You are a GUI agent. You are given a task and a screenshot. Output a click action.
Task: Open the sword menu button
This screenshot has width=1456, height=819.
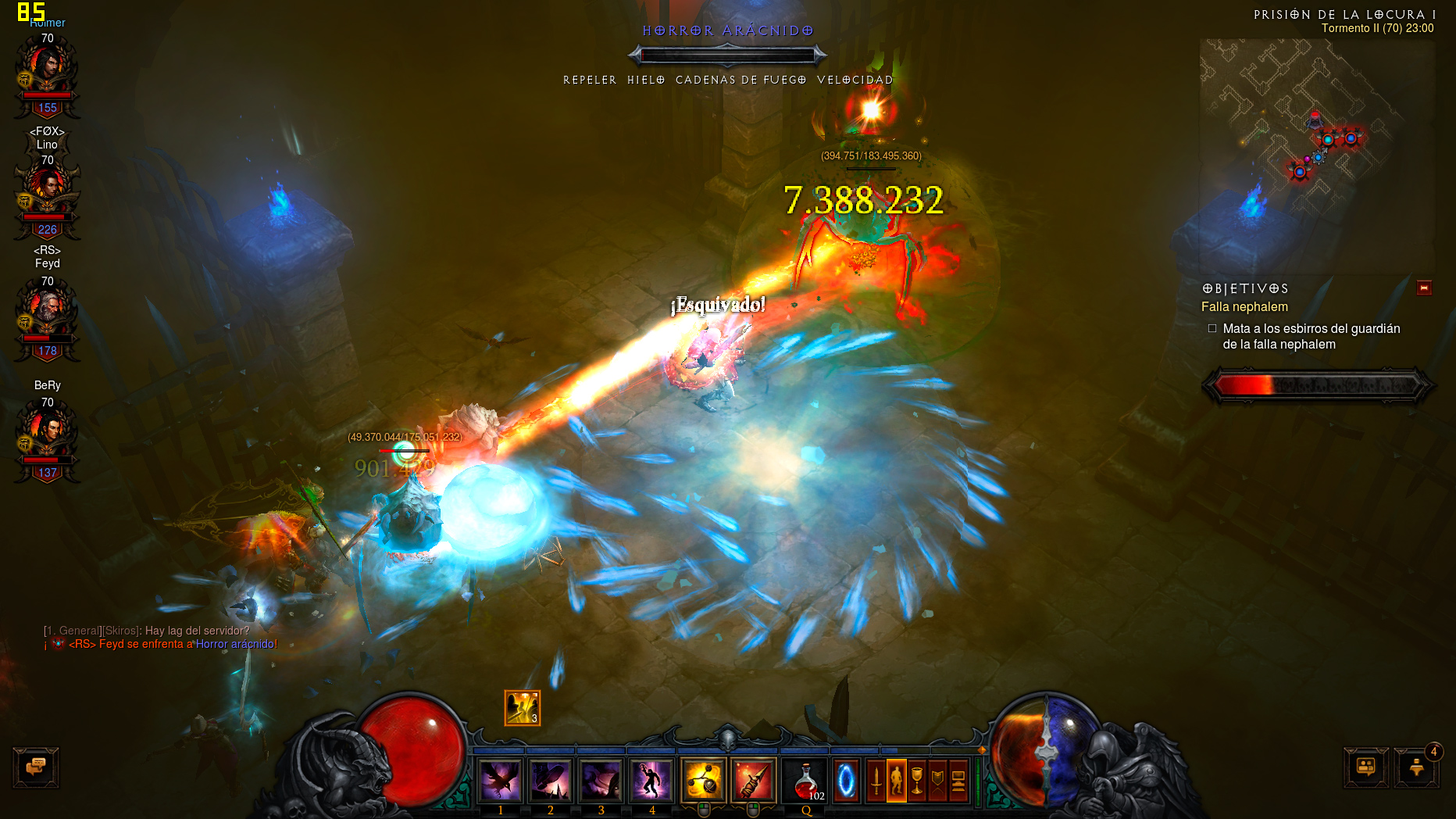click(x=876, y=780)
